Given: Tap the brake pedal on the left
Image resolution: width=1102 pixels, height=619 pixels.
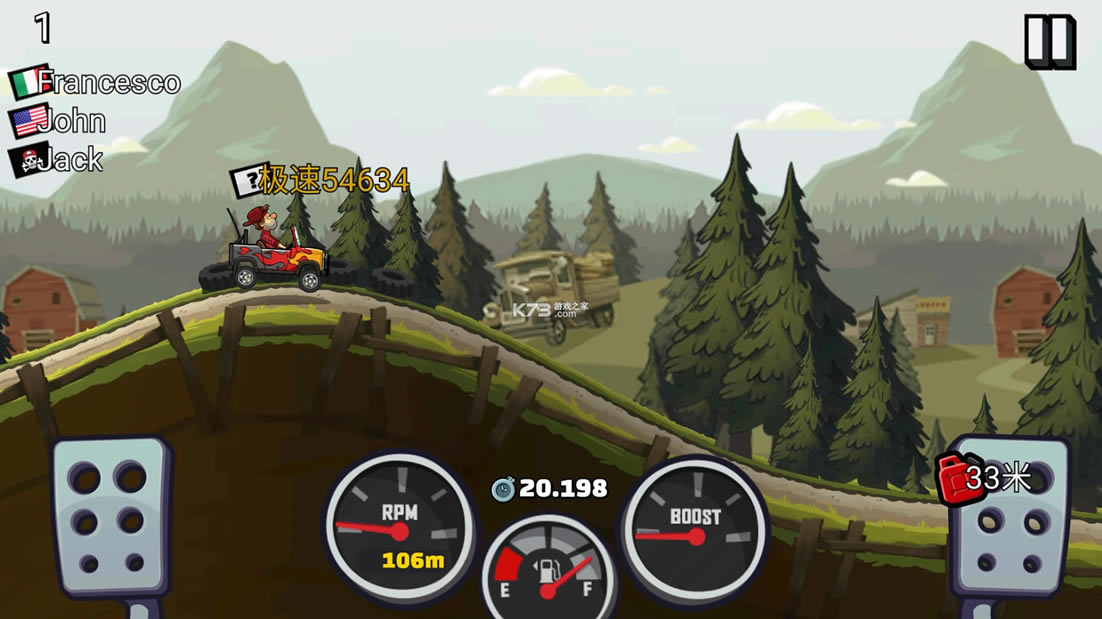Looking at the screenshot, I should [x=109, y=517].
